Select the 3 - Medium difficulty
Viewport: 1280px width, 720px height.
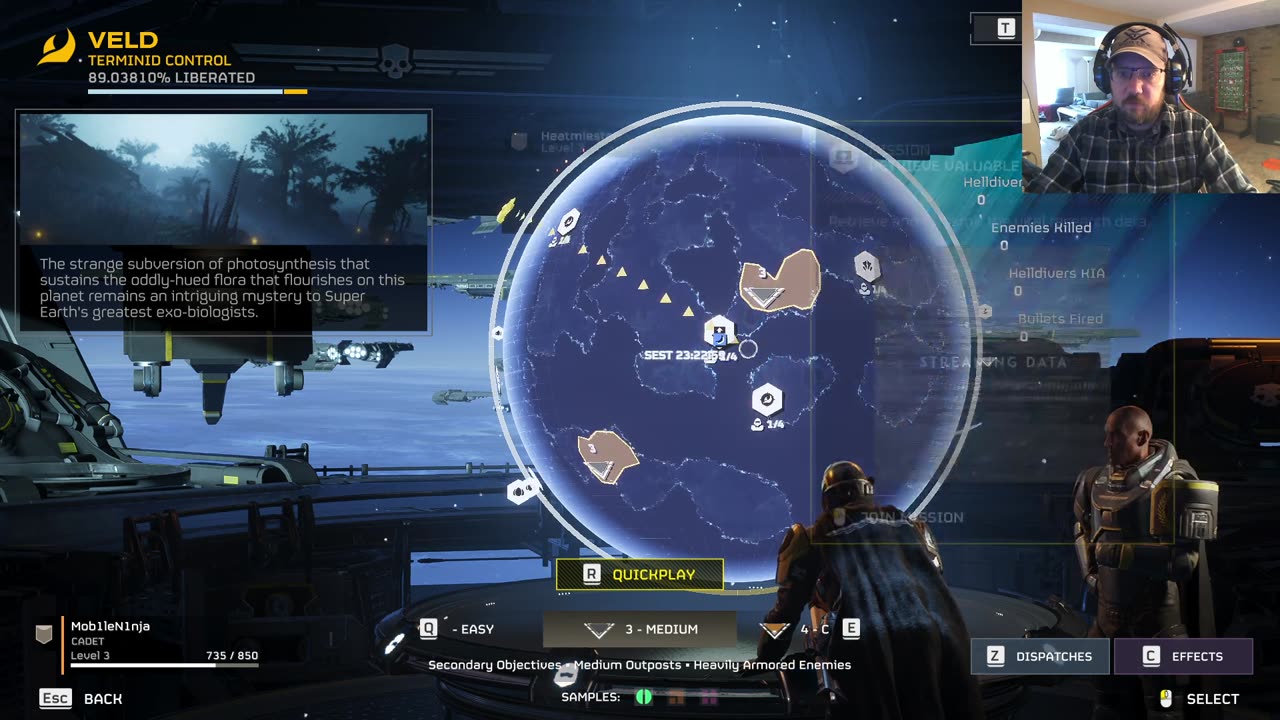tap(640, 629)
